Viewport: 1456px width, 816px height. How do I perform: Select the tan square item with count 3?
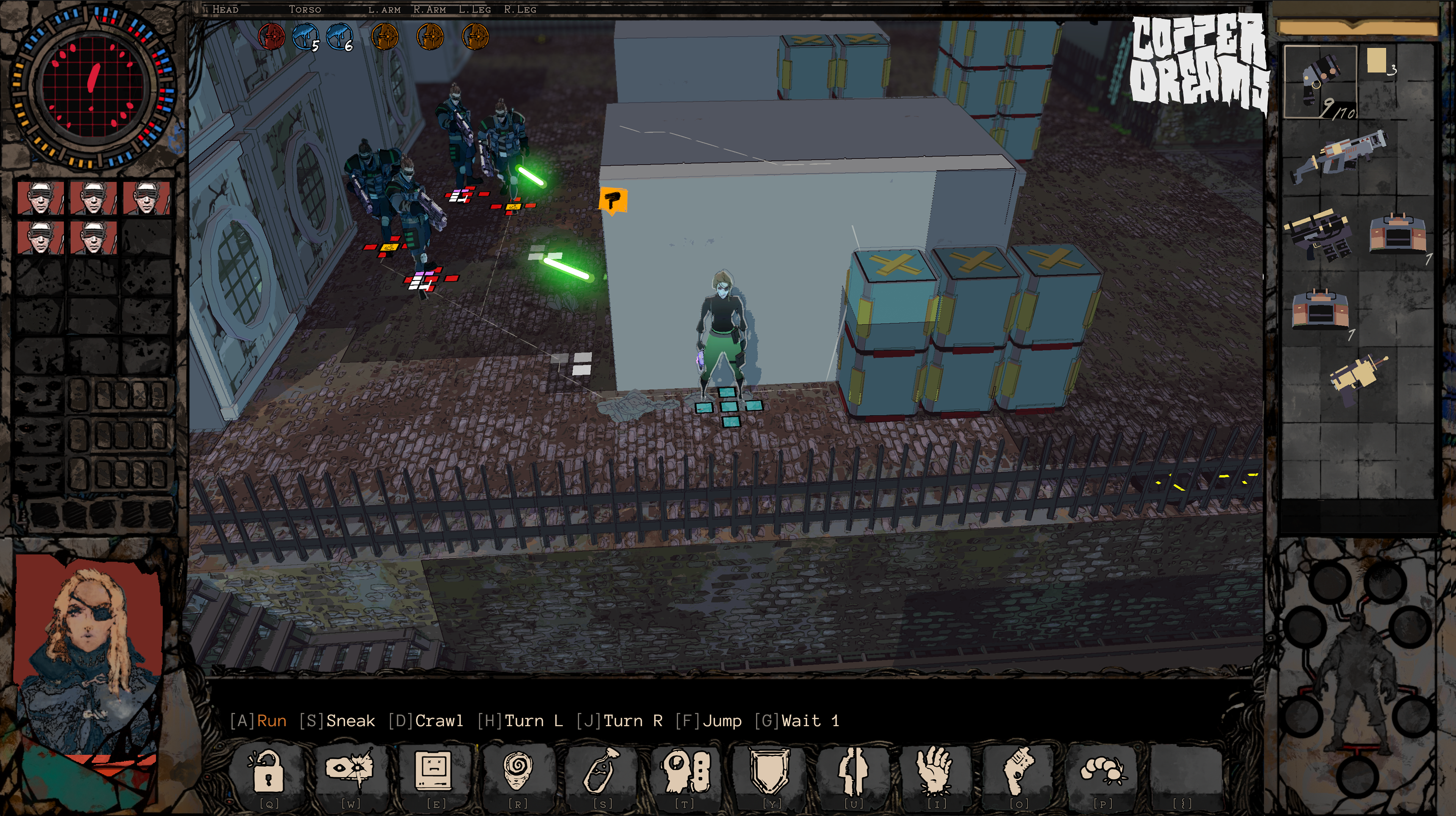1378,61
